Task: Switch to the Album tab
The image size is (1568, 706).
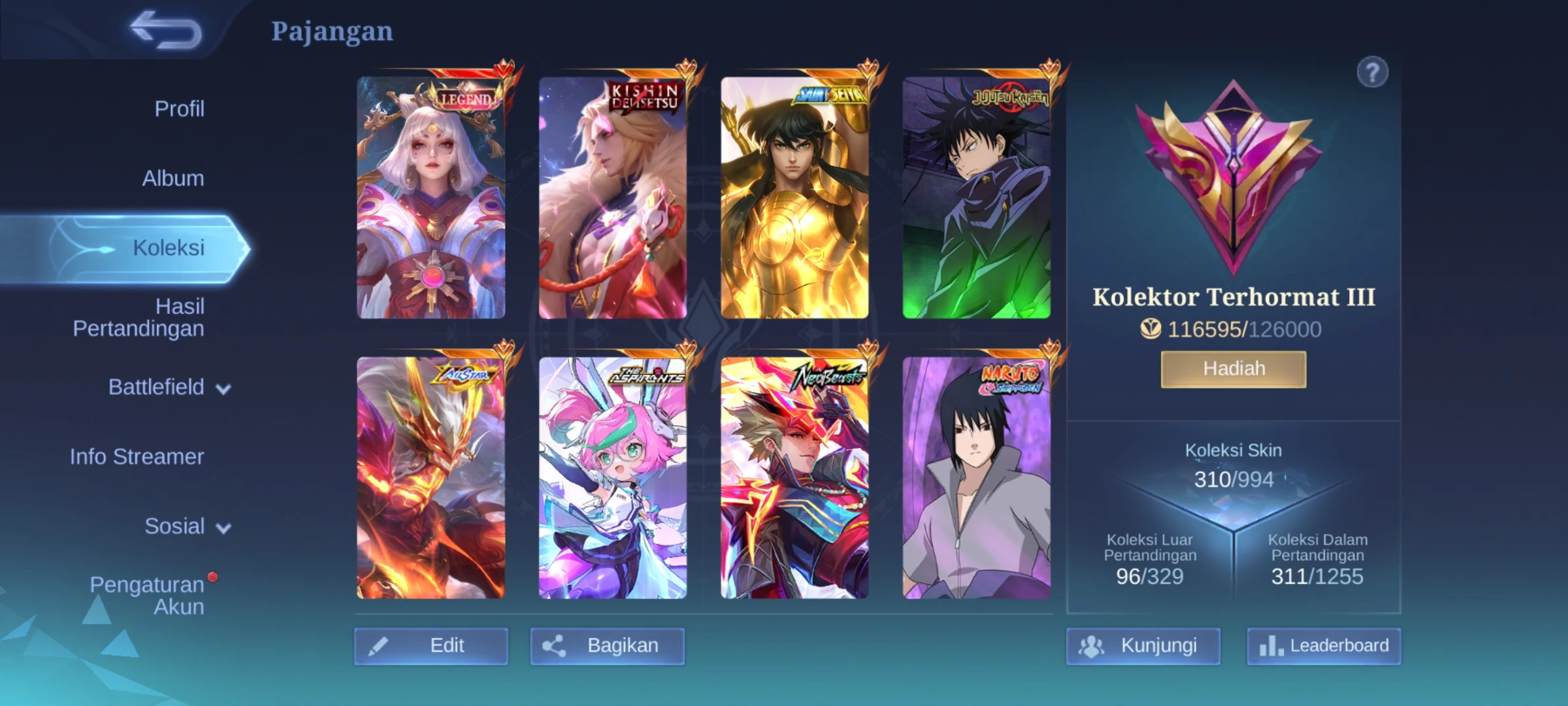Action: 173,178
